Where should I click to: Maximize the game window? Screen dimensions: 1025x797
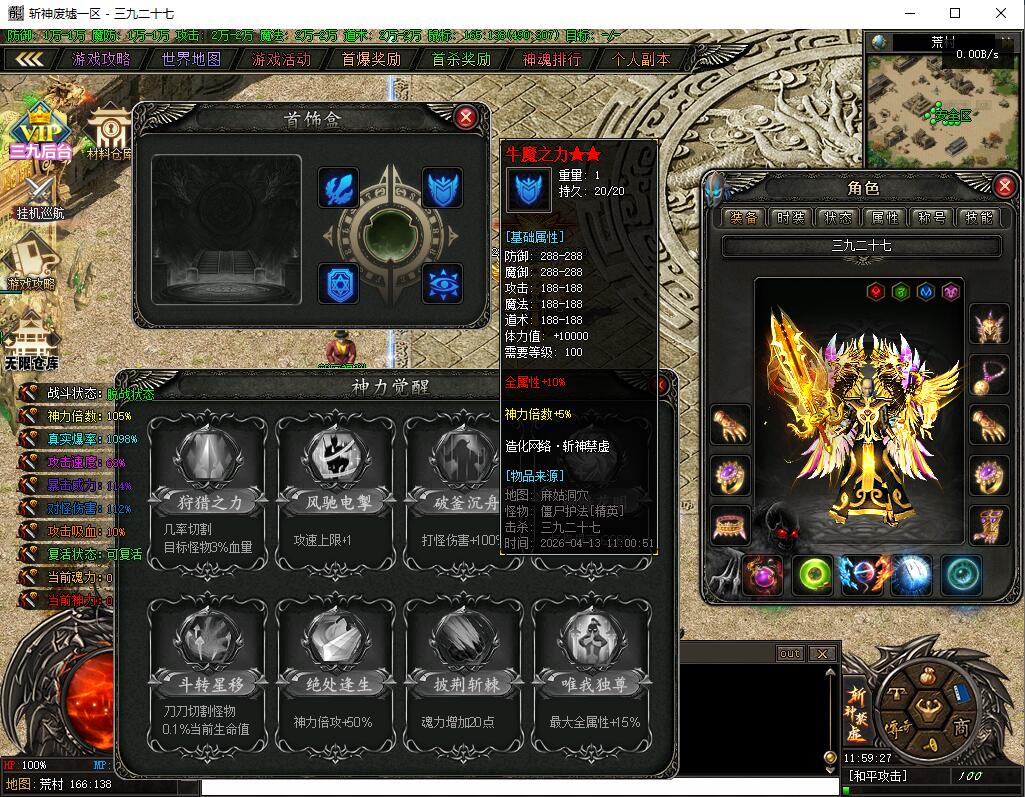tap(955, 13)
